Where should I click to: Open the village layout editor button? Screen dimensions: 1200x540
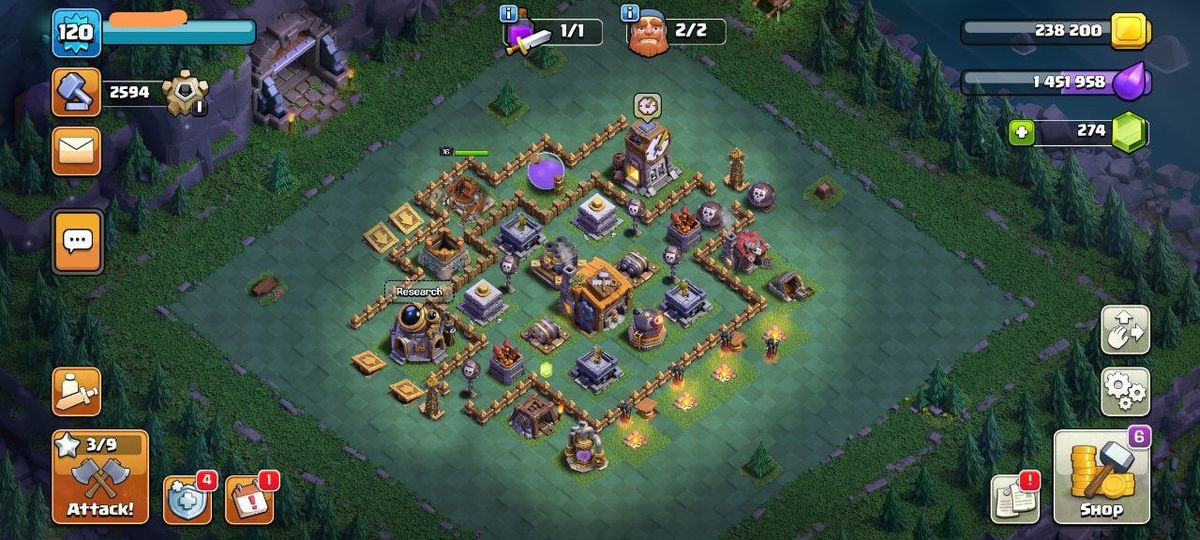click(1125, 330)
